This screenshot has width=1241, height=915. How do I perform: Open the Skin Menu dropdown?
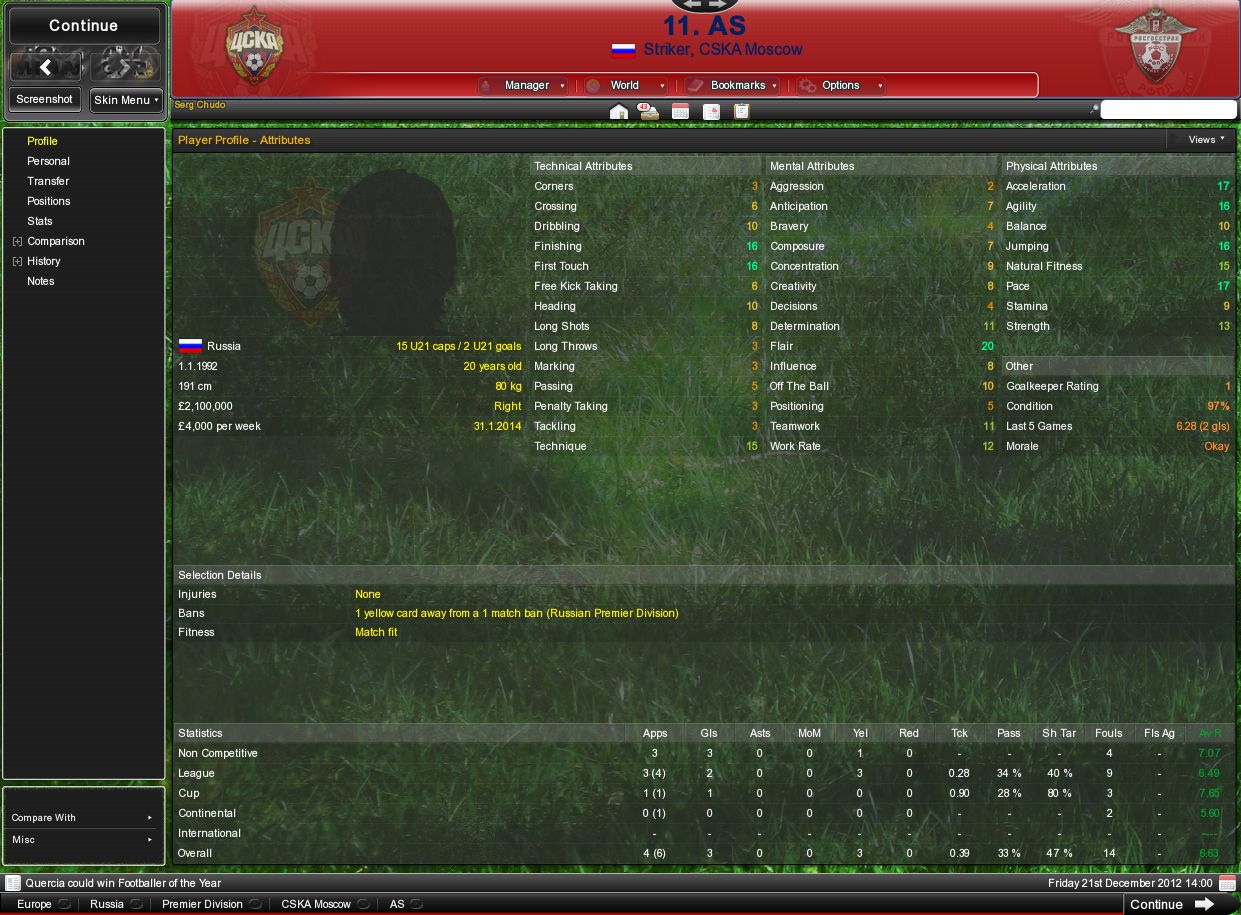pos(126,100)
